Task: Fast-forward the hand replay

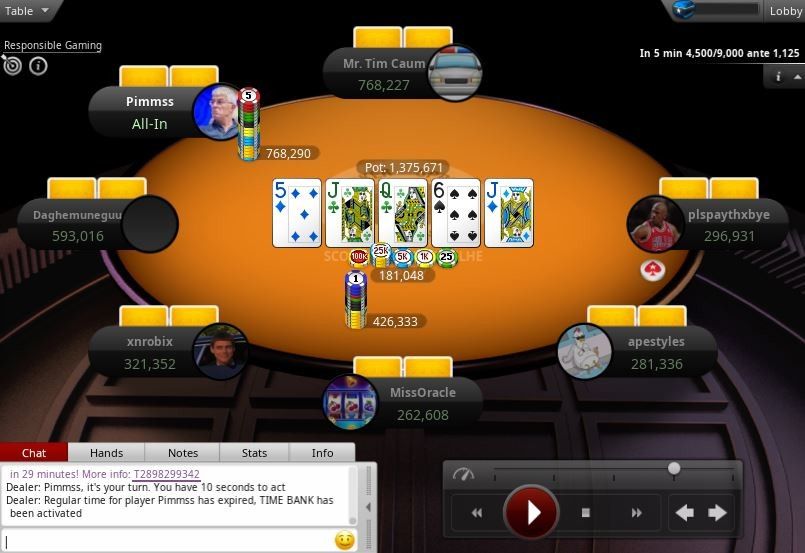Action: [636, 513]
